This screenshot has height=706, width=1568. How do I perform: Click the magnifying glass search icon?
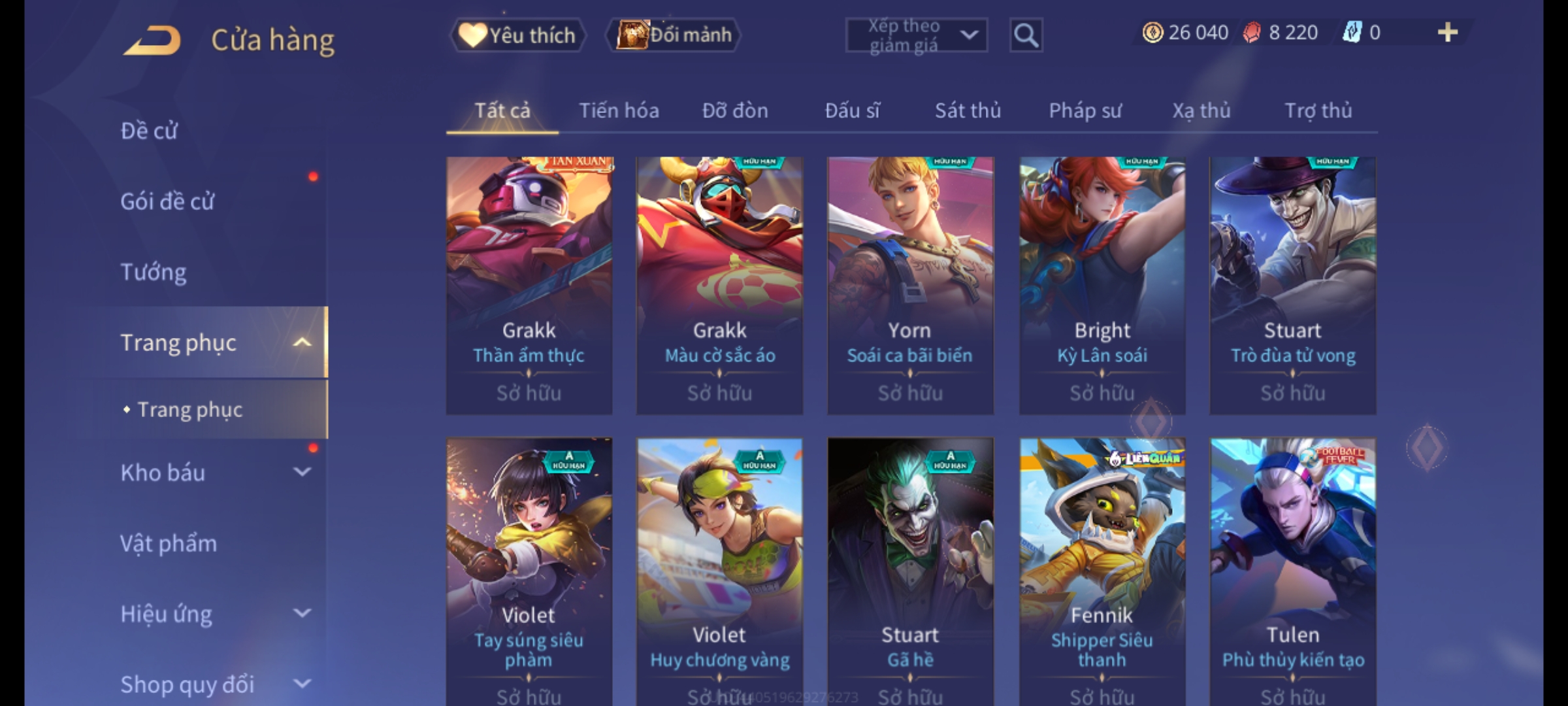(x=1026, y=35)
